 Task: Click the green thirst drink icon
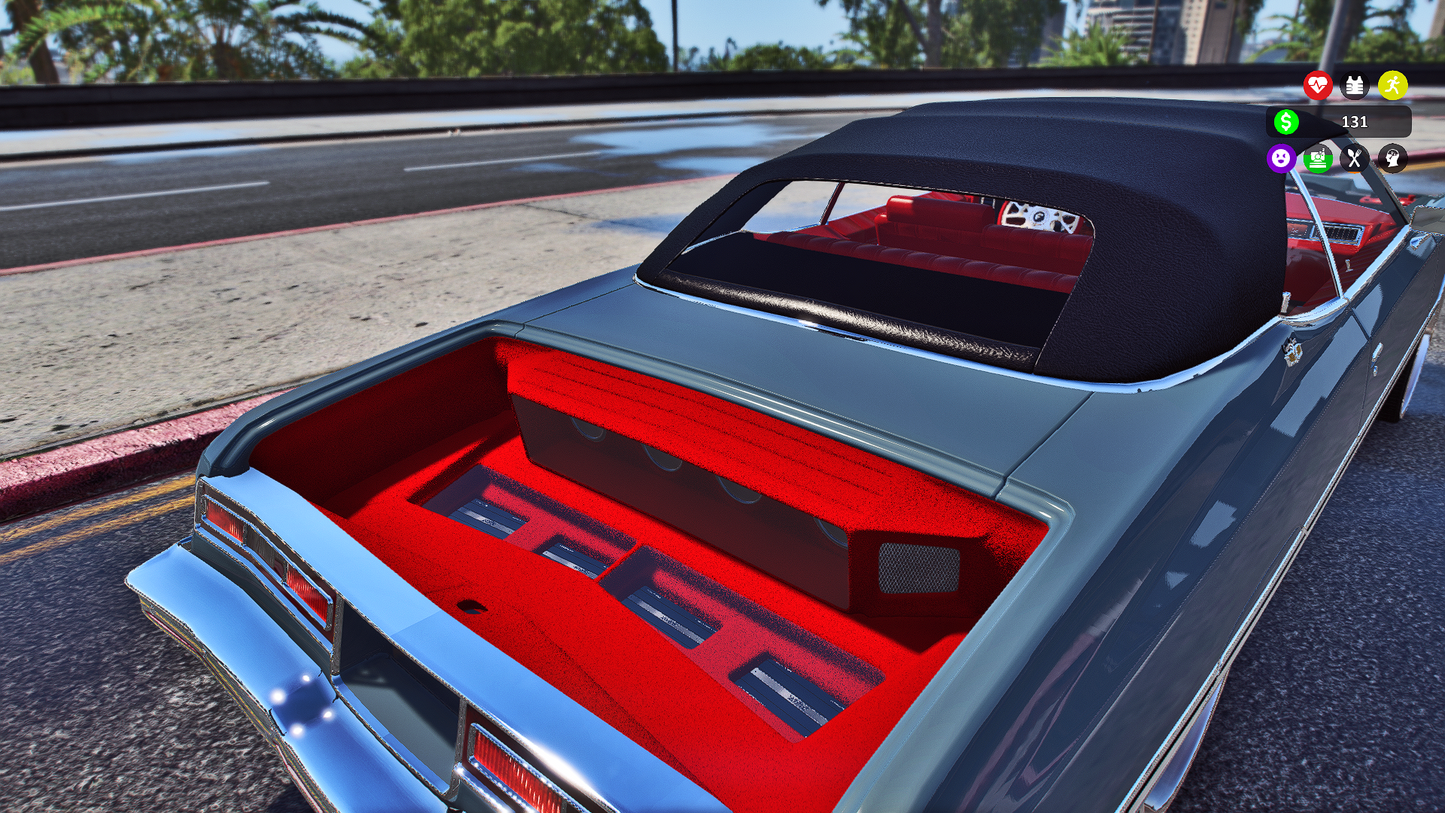pyautogui.click(x=1318, y=158)
